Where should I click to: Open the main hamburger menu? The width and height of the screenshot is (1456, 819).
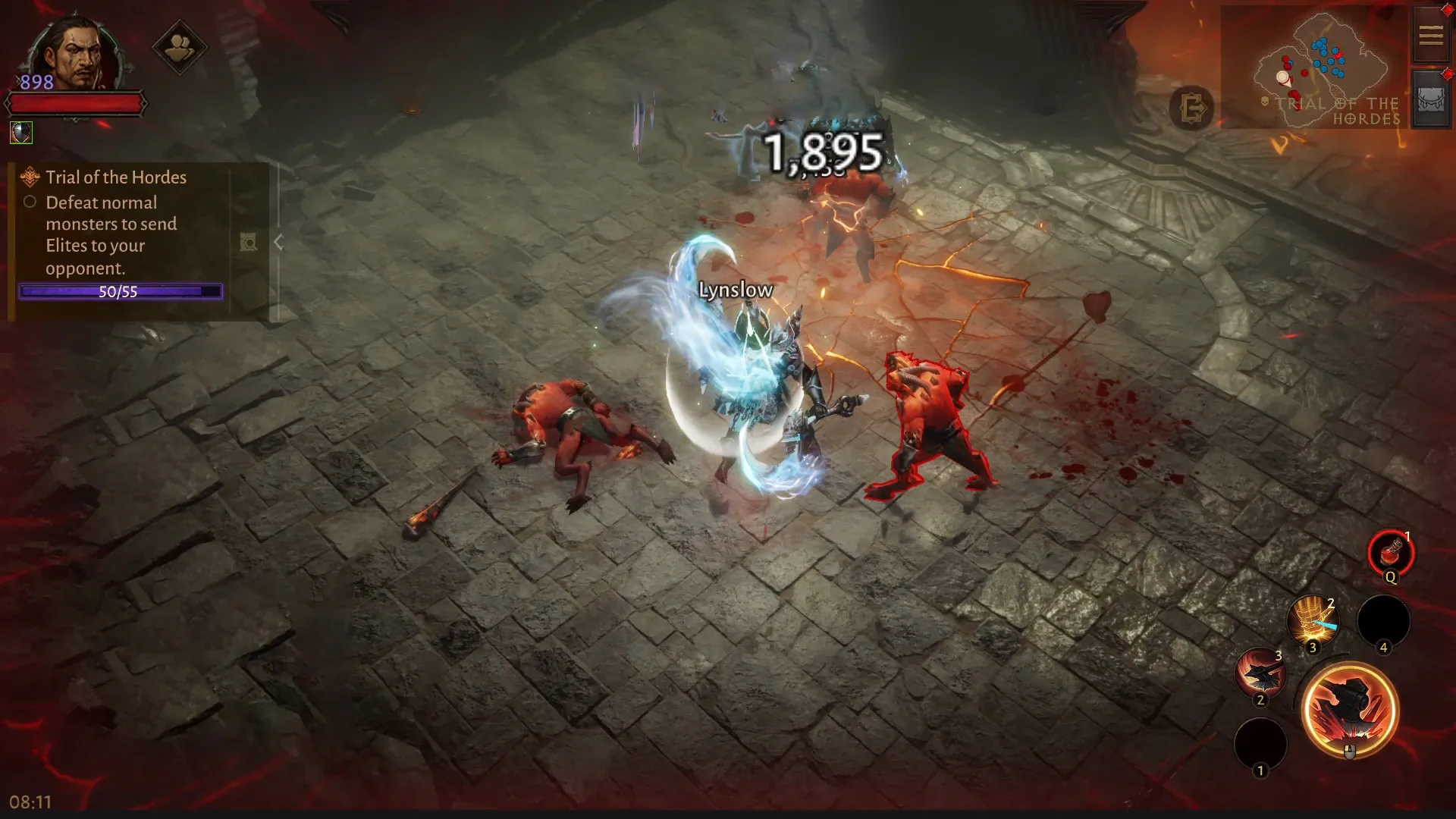click(x=1430, y=36)
